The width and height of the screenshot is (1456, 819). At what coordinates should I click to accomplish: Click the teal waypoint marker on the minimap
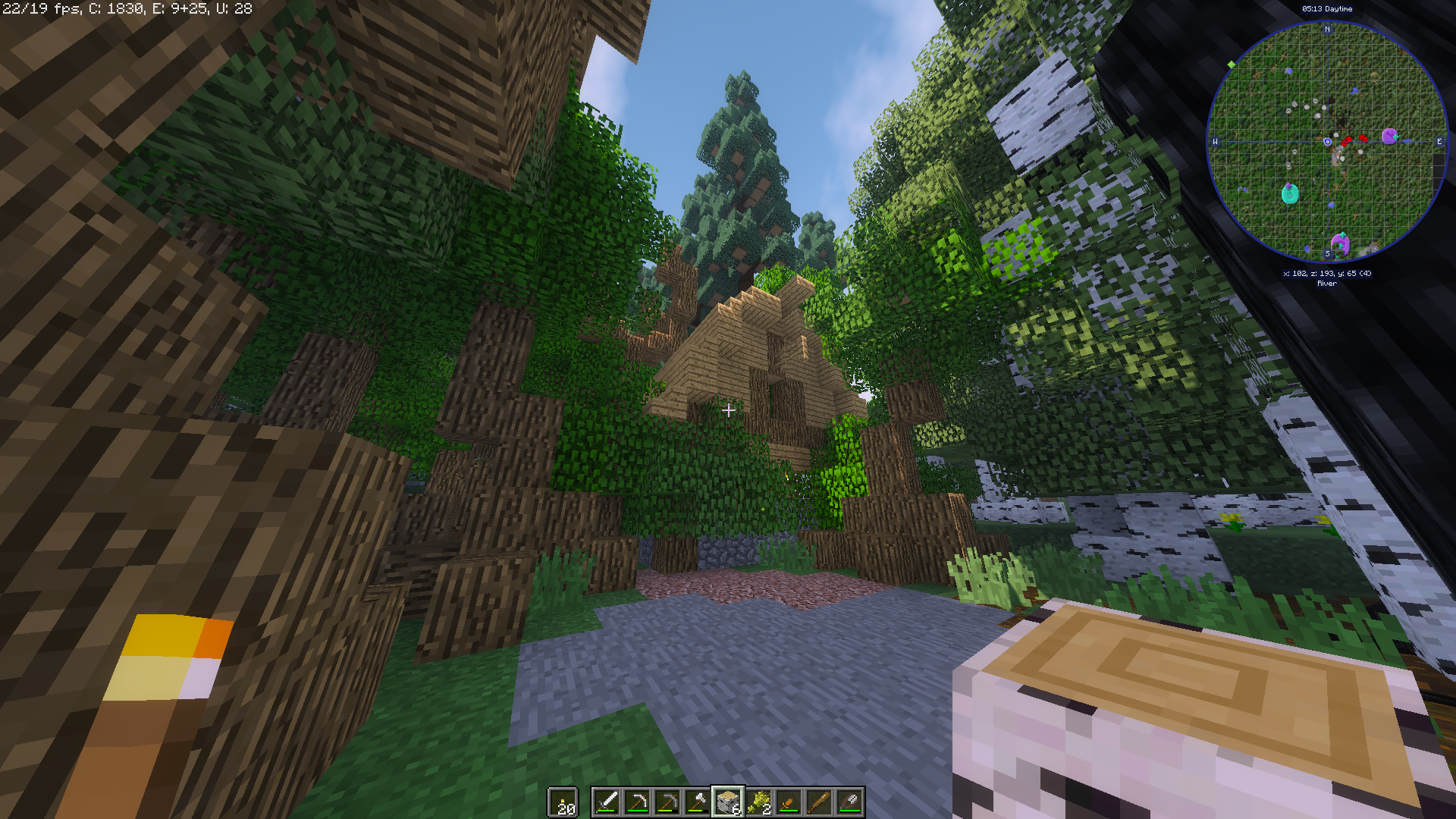click(1290, 194)
